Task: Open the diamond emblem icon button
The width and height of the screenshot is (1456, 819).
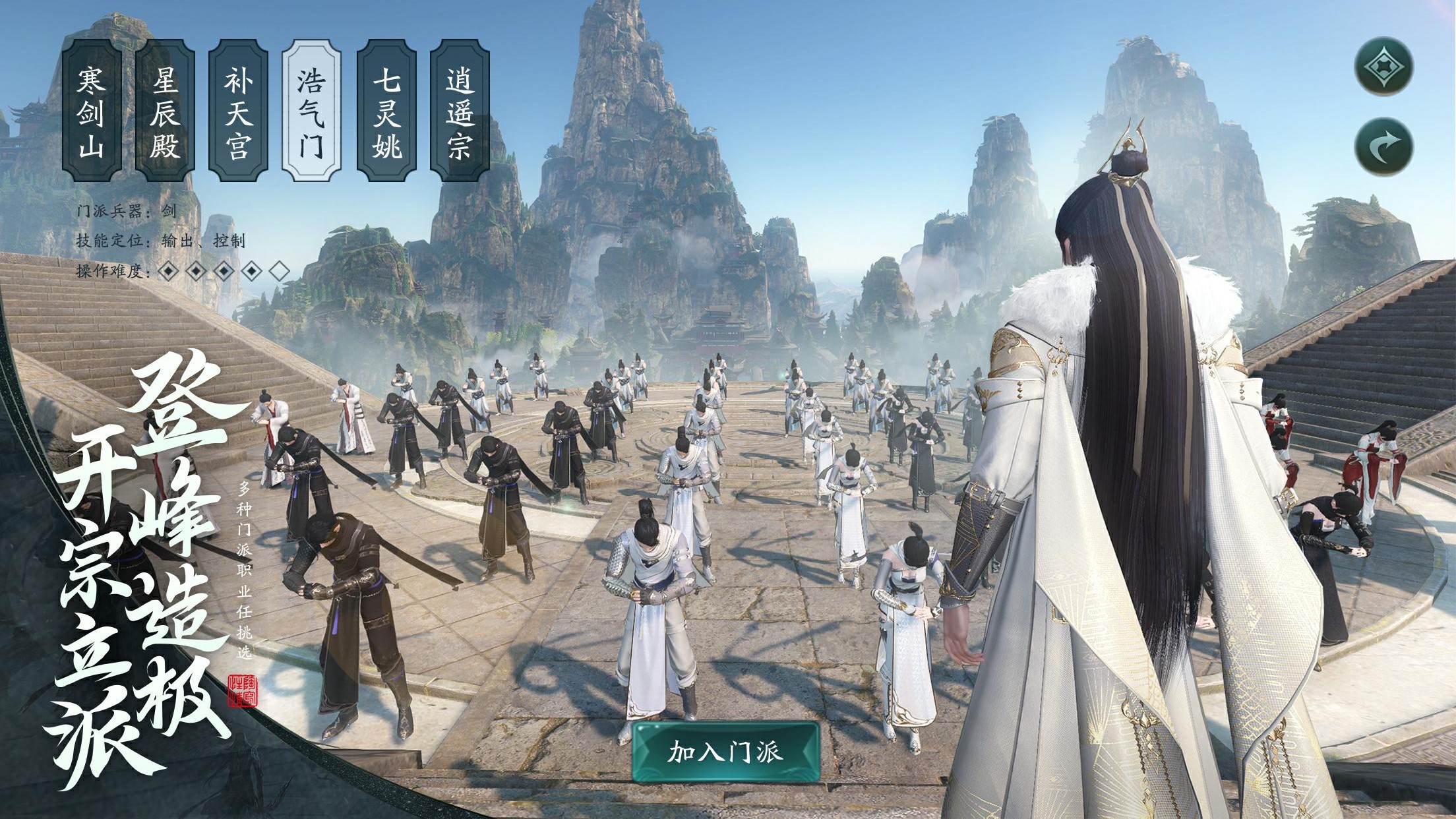Action: (1383, 66)
